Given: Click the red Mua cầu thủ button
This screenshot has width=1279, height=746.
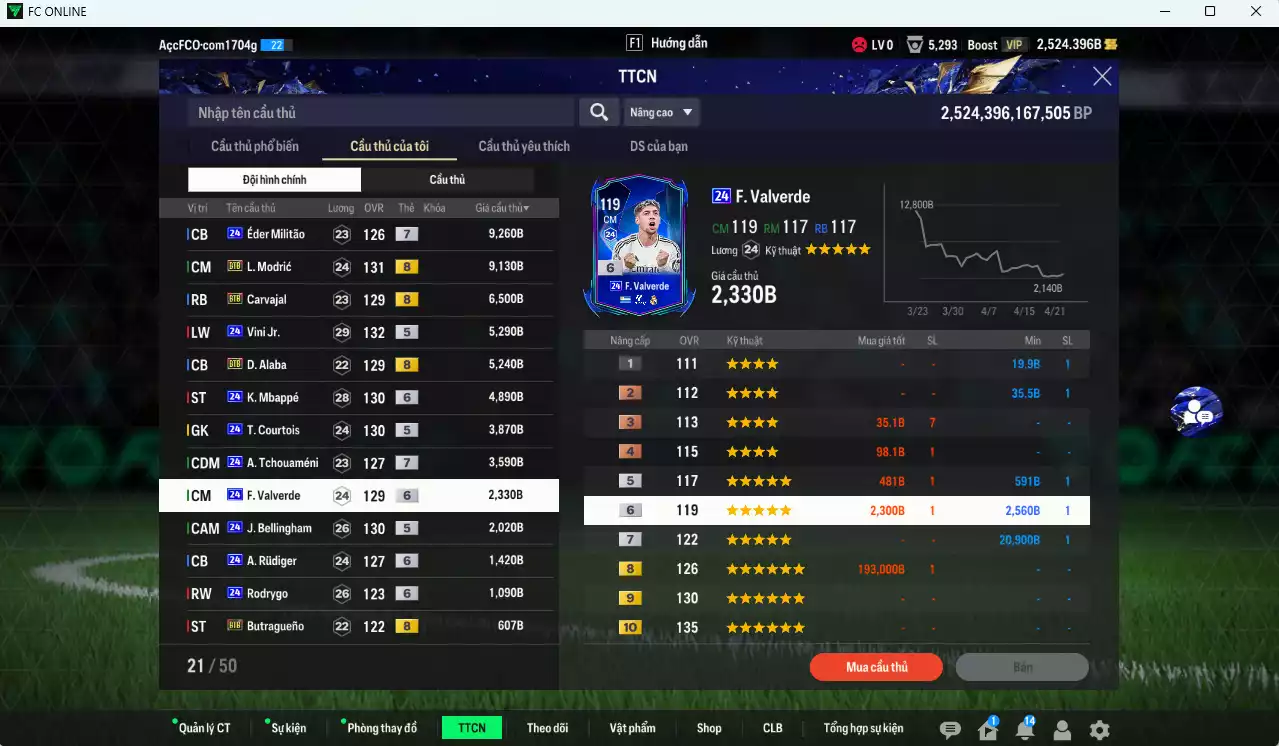Looking at the screenshot, I should click(x=876, y=667).
